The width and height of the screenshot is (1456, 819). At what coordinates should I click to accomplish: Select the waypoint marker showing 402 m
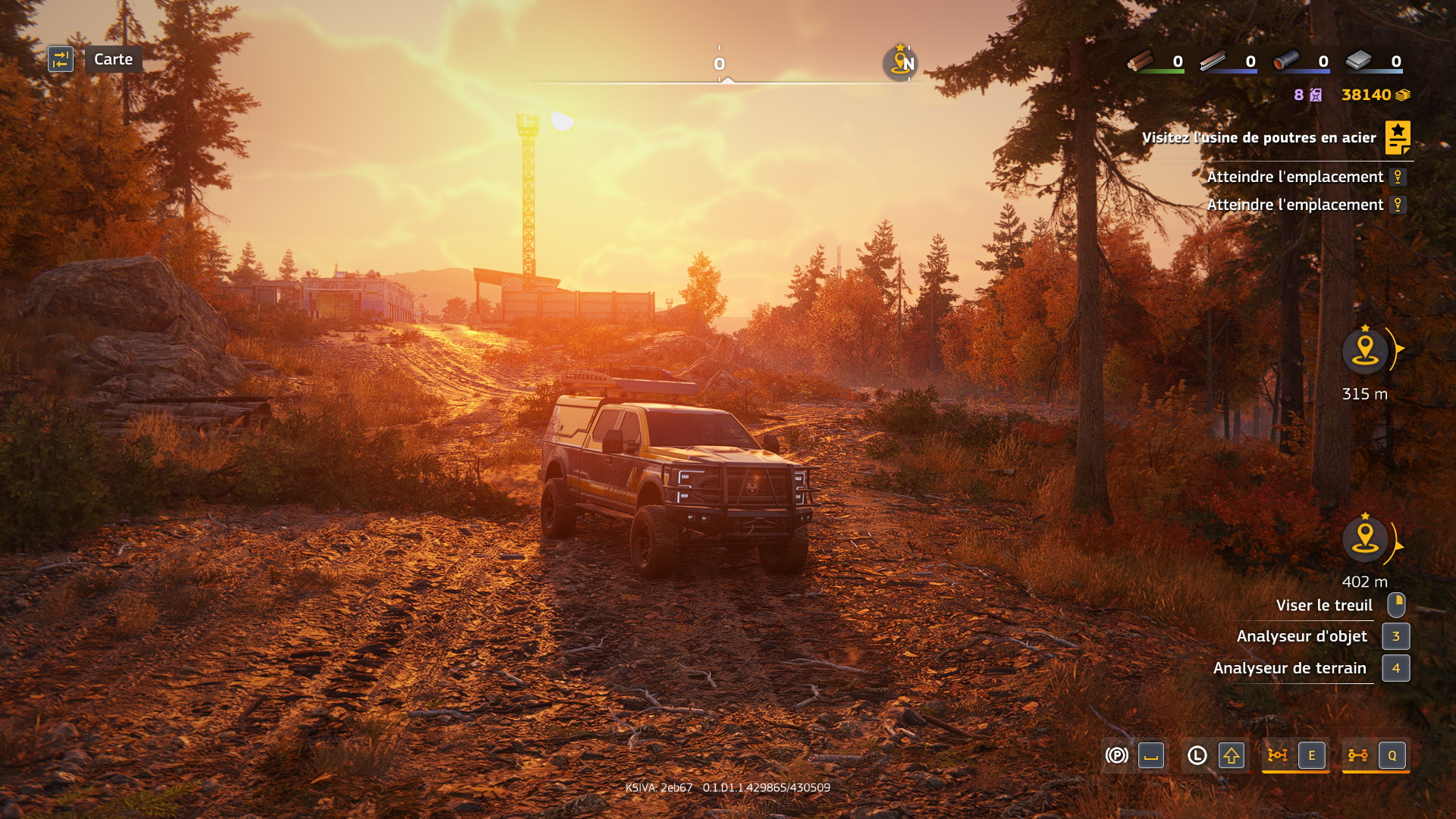1365,539
